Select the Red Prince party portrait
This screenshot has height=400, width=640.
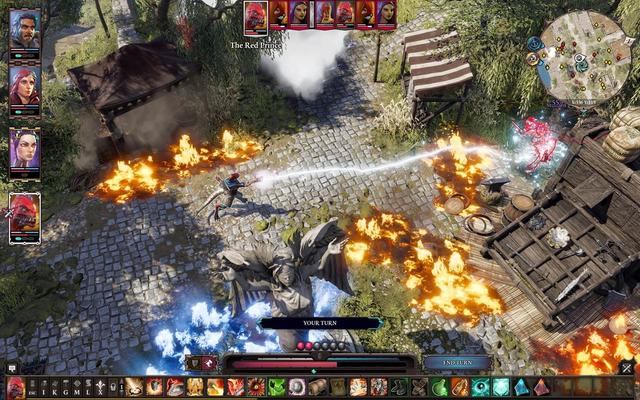[25, 216]
